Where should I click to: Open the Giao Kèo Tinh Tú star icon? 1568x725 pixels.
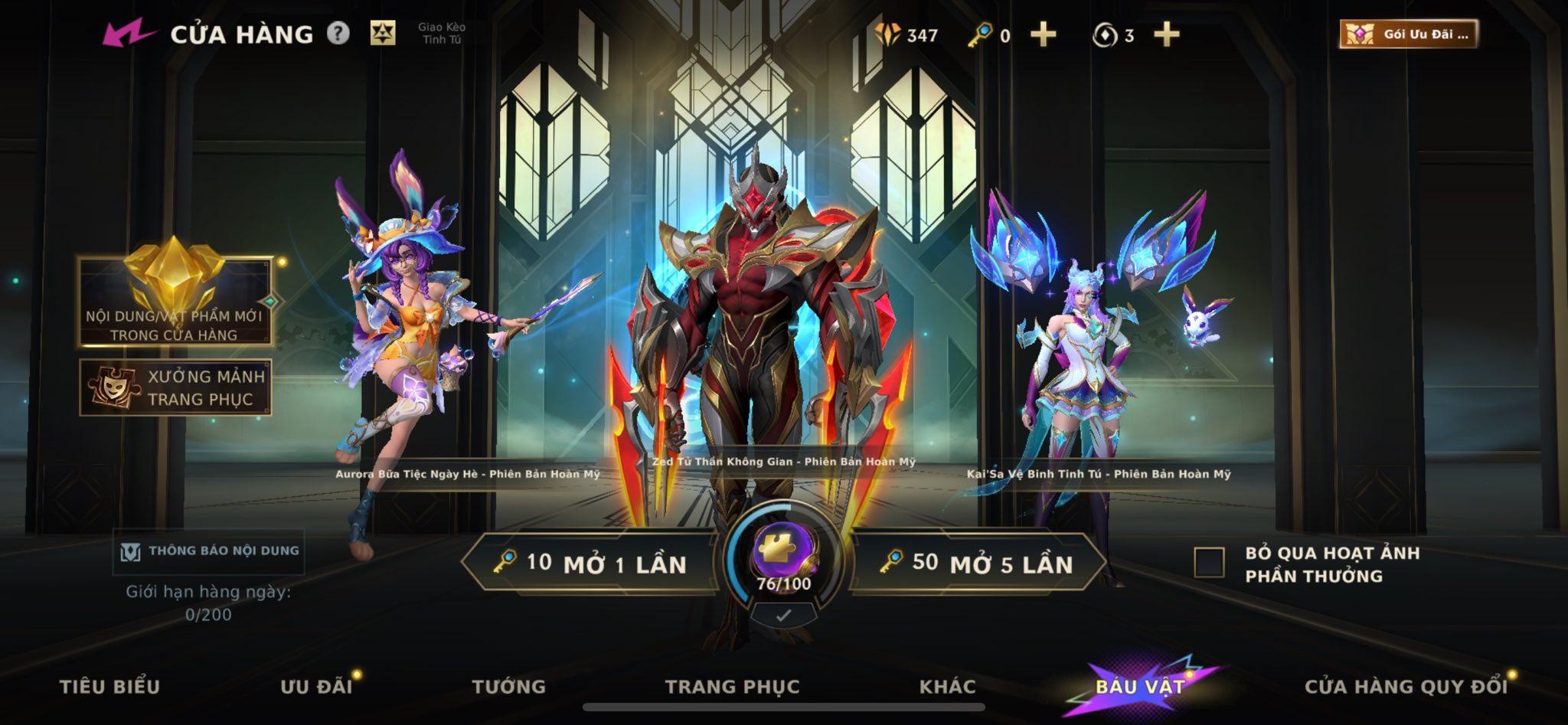coord(383,34)
